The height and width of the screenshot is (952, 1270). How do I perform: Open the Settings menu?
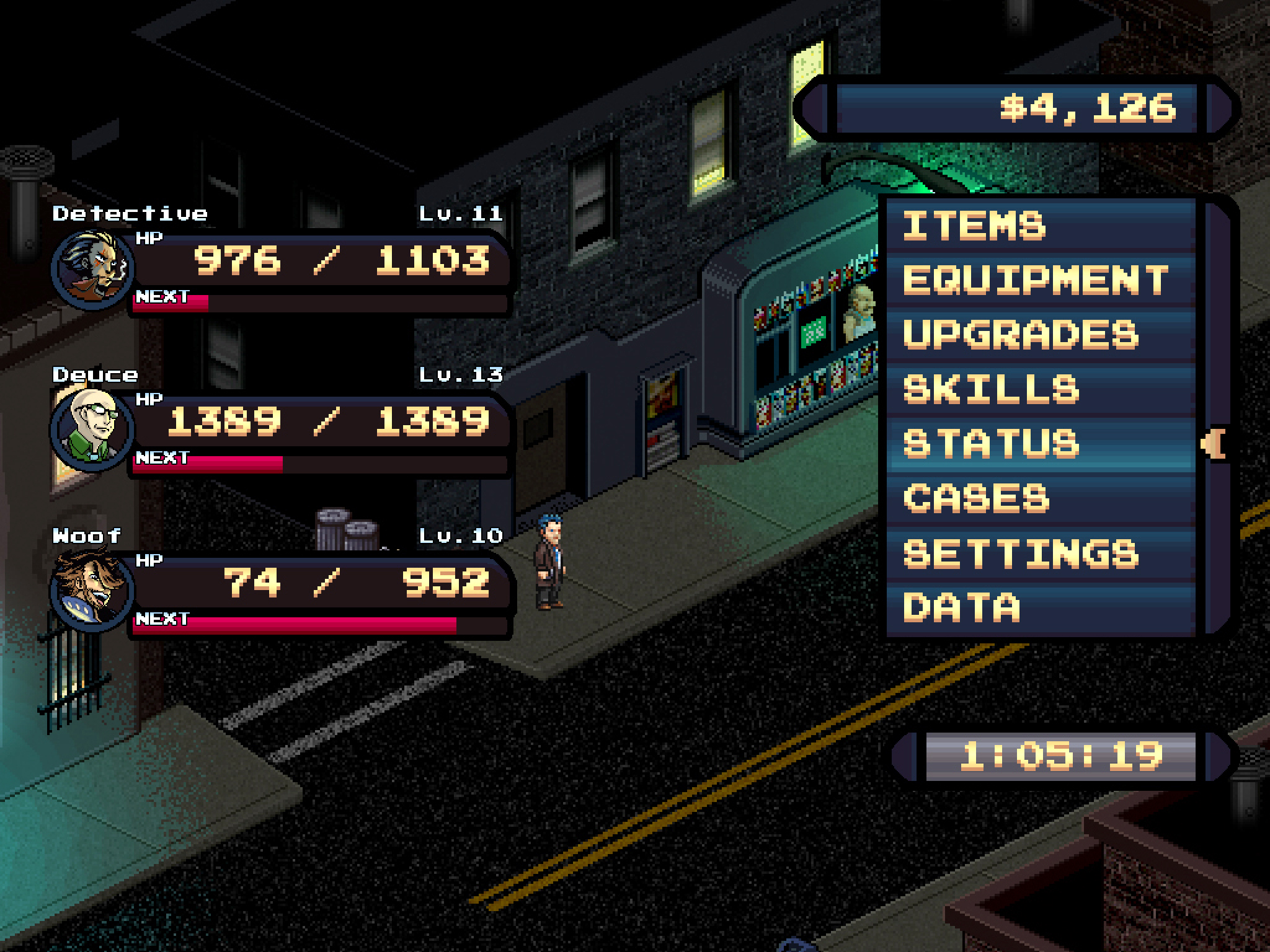[x=1042, y=552]
